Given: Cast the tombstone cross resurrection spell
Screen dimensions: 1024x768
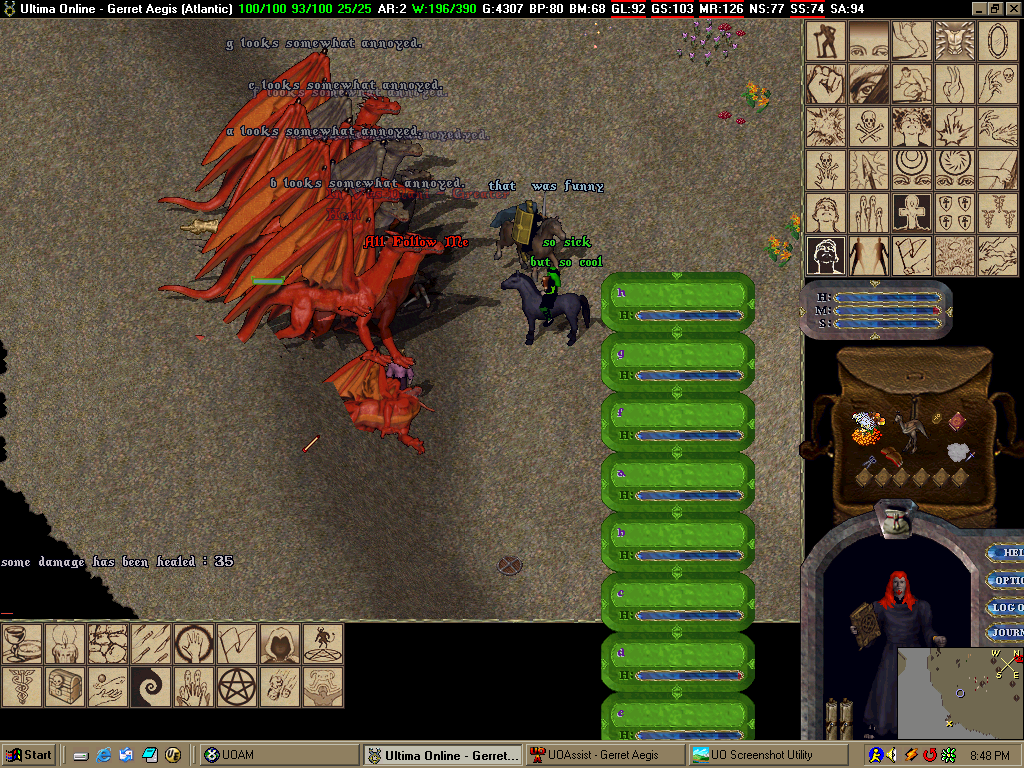Looking at the screenshot, I should [x=911, y=213].
